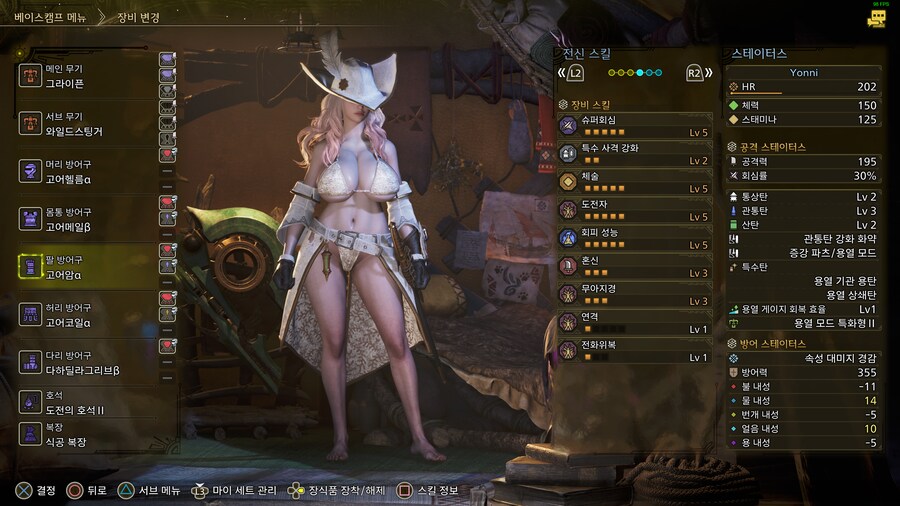View the 회피 성능 skill
Viewport: 900px width, 506px height.
(x=635, y=237)
